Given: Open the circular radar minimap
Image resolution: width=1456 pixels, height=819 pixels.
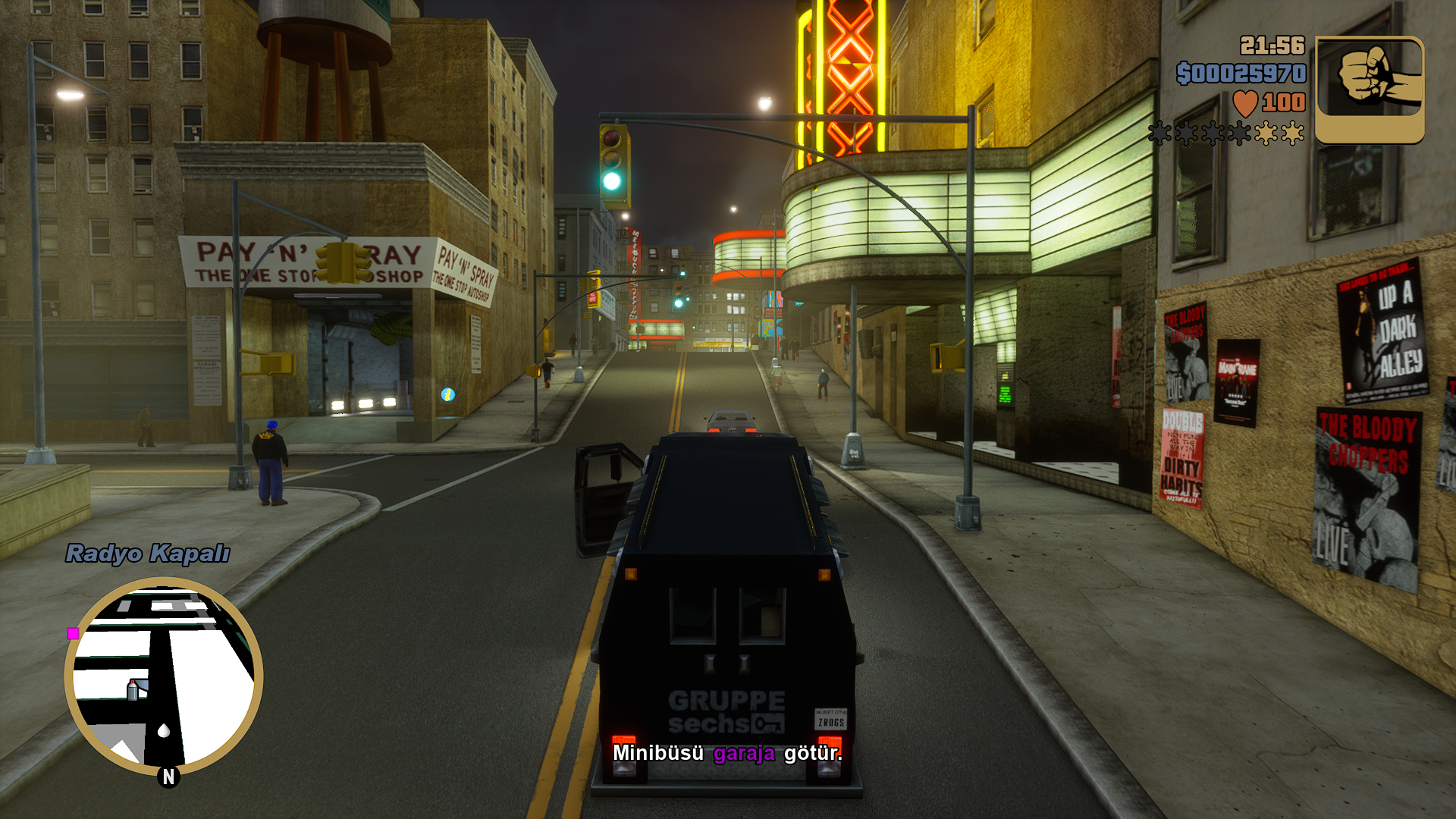Looking at the screenshot, I should coord(164,675).
